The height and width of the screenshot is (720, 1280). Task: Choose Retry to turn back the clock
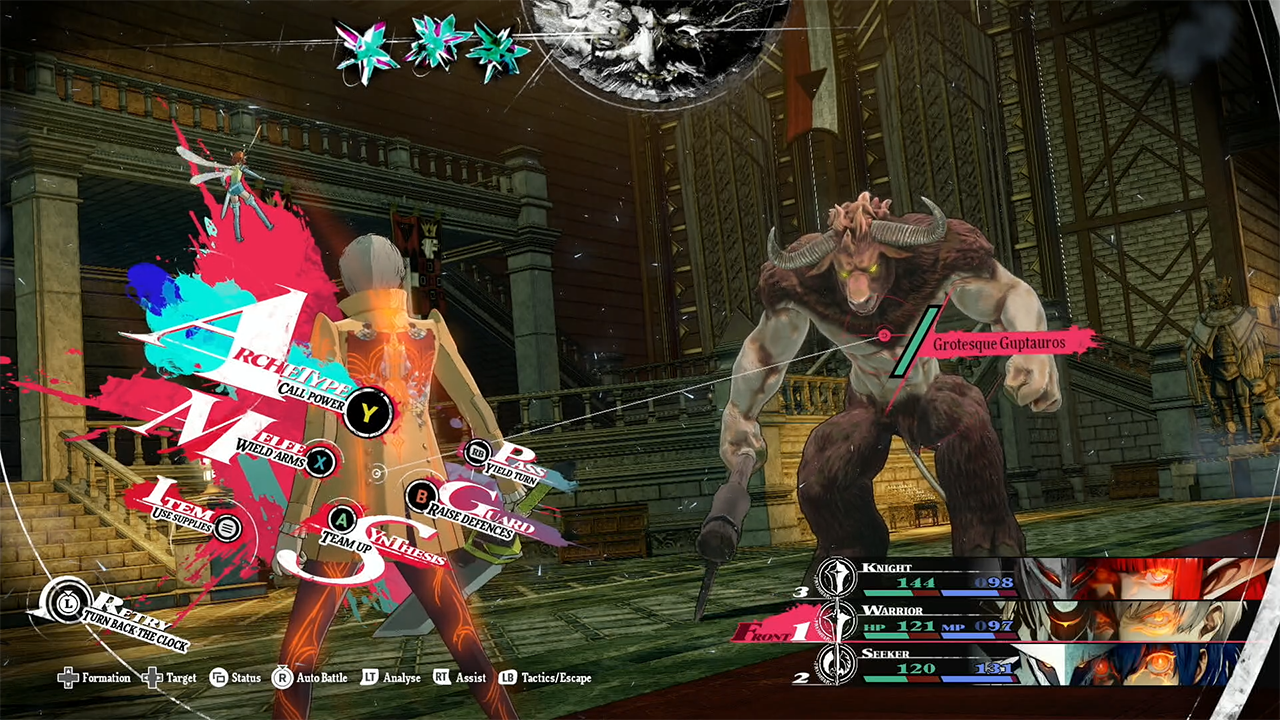tap(62, 603)
